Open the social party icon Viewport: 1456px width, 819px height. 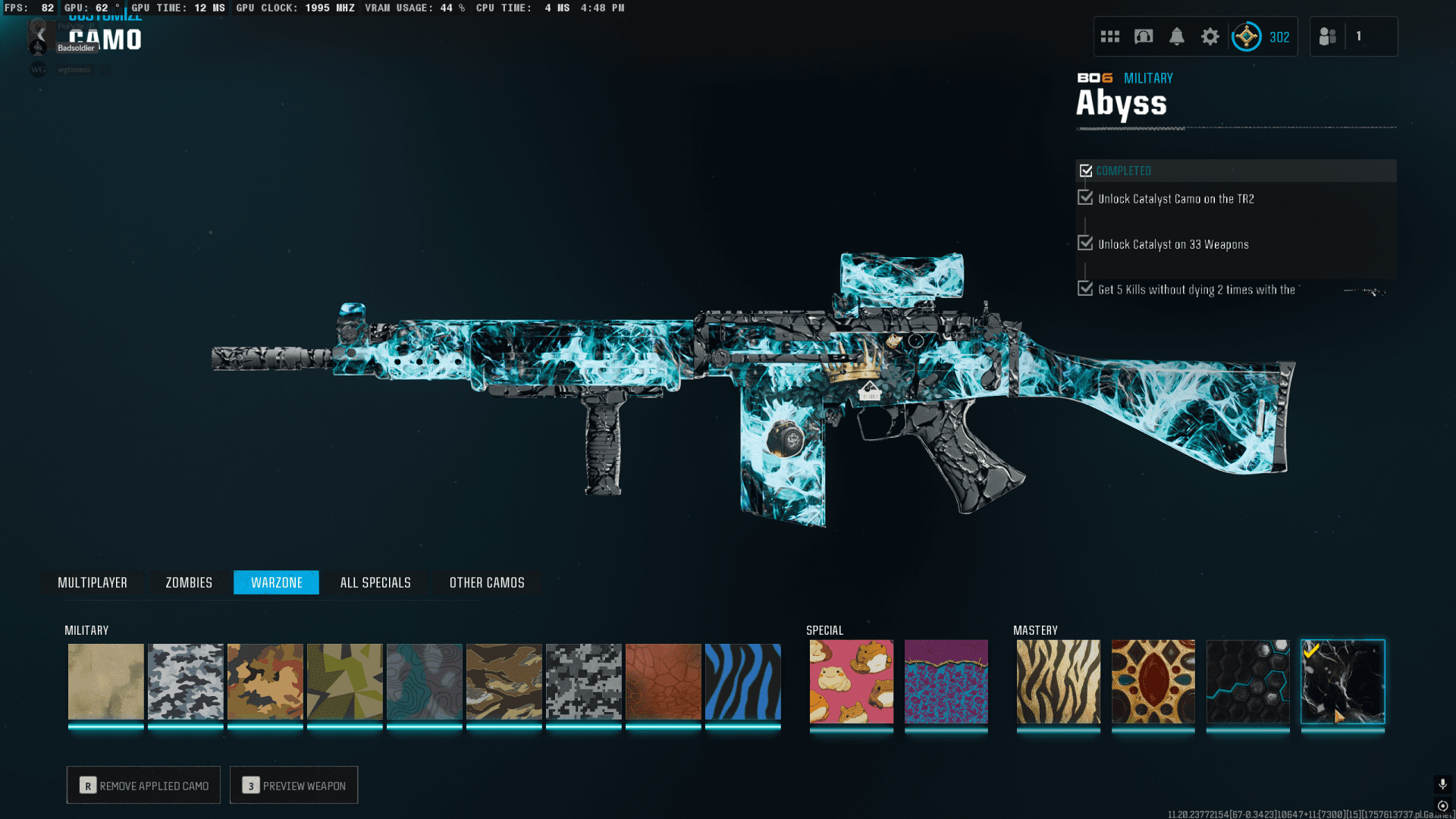1327,36
